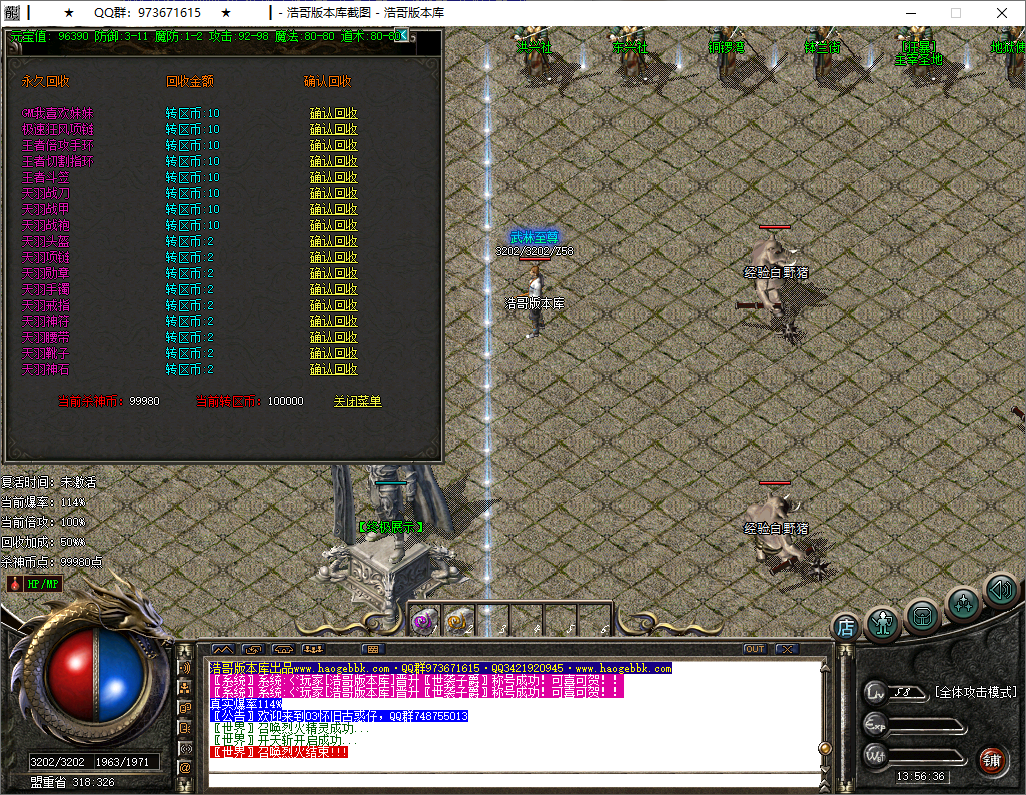Image resolution: width=1026 pixels, height=795 pixels.
Task: Confirm recycling of 天羽神石
Action: (x=333, y=369)
